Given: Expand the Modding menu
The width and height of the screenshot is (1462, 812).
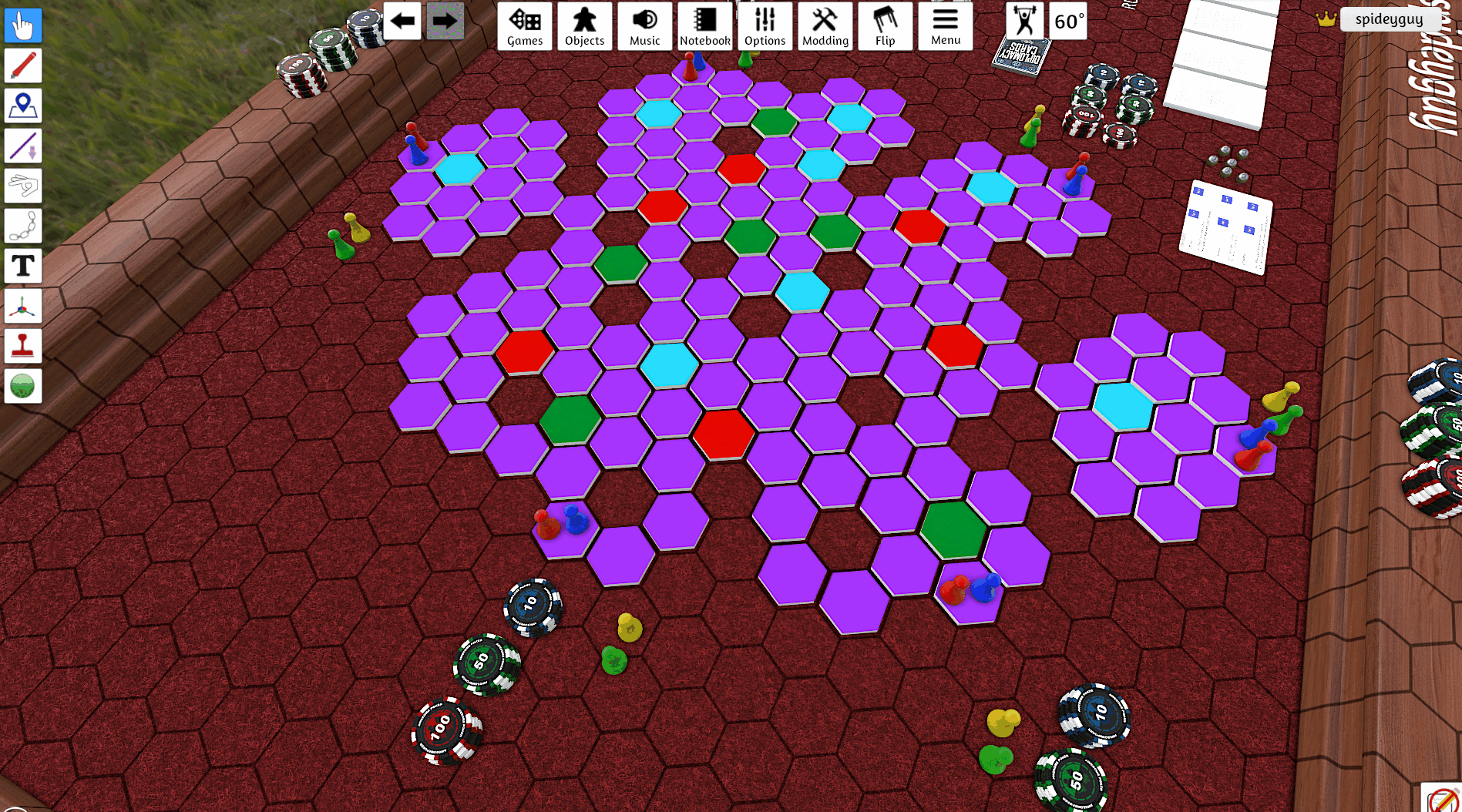Looking at the screenshot, I should (x=825, y=25).
